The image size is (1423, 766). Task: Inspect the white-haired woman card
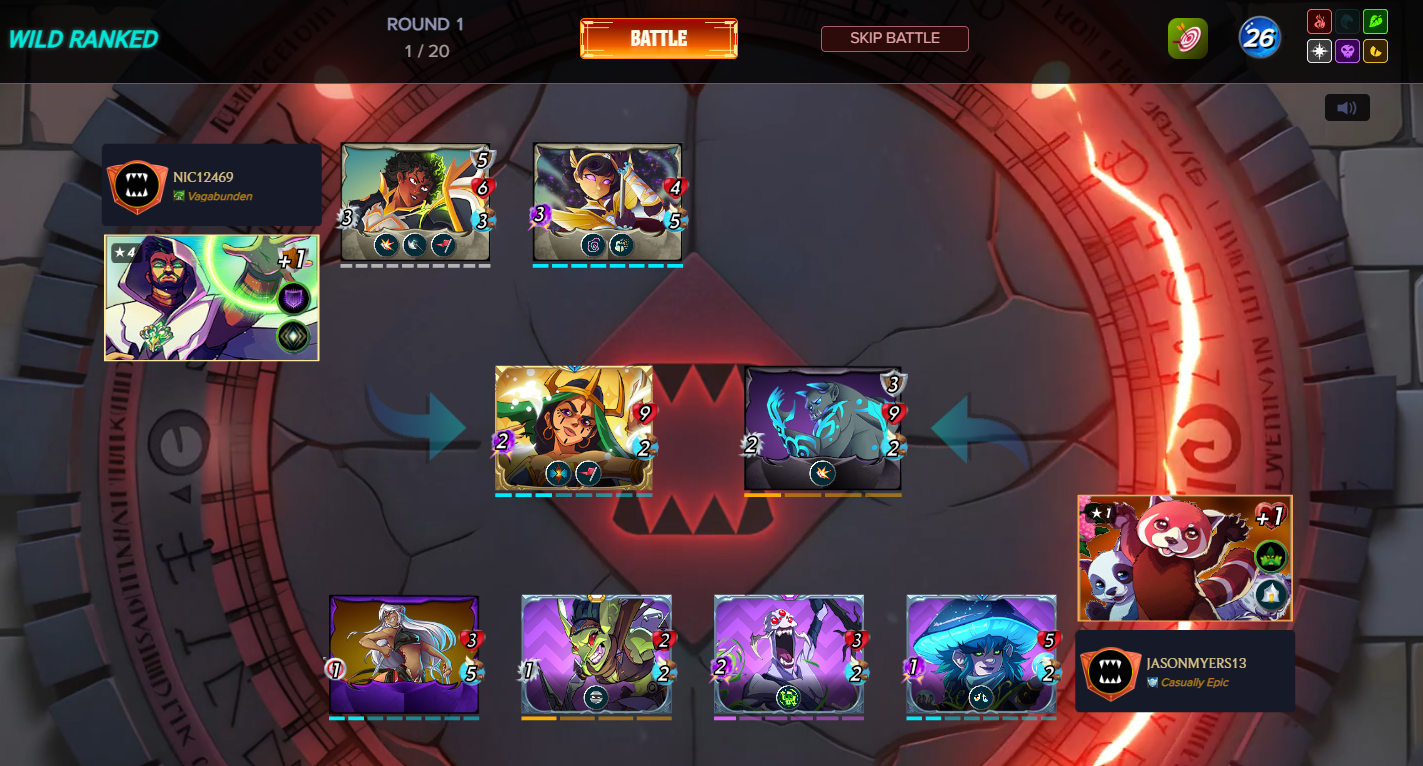404,655
